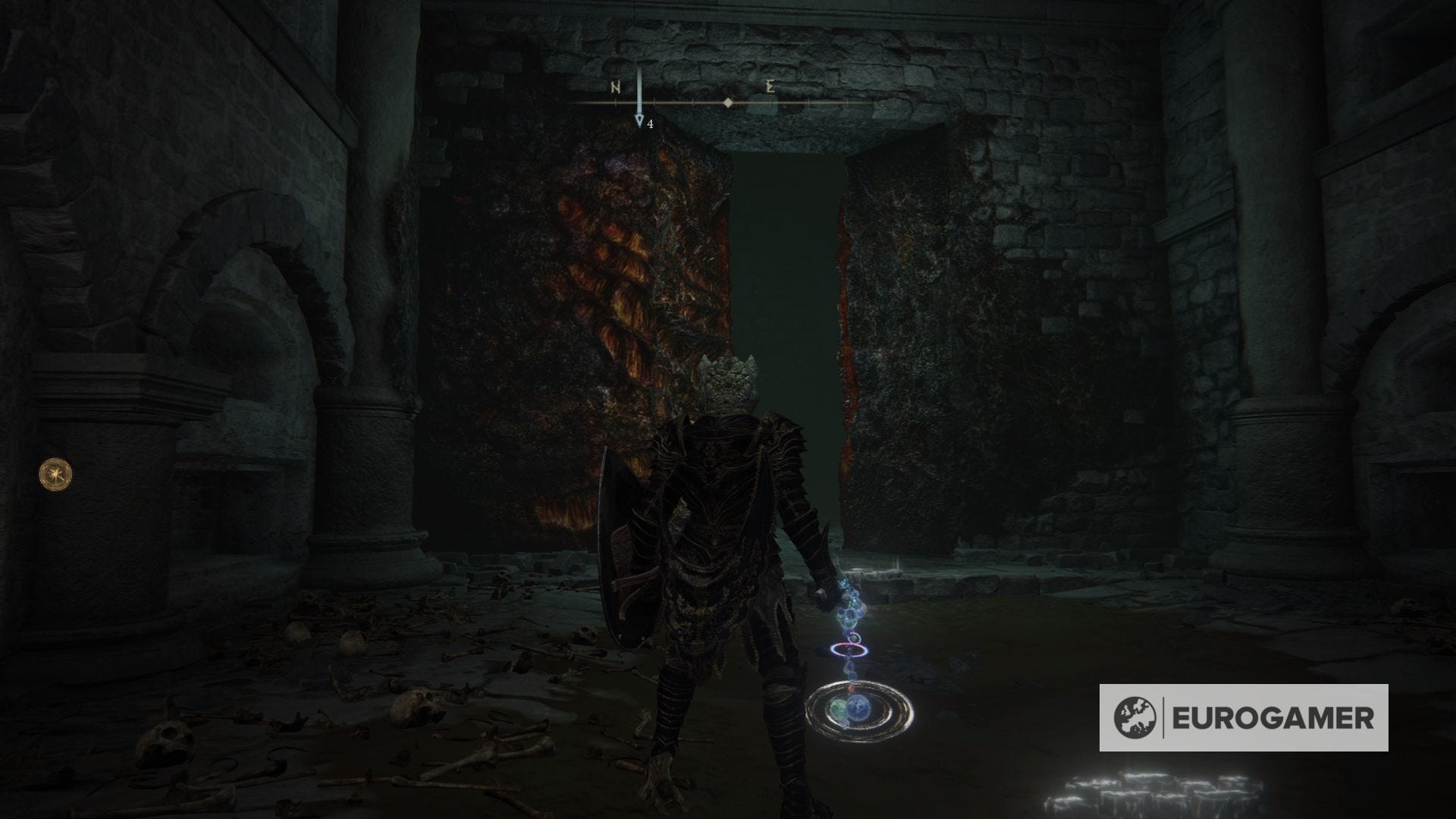This screenshot has width=1456, height=819.
Task: Open the rightmost compass tick marker
Action: point(846,102)
